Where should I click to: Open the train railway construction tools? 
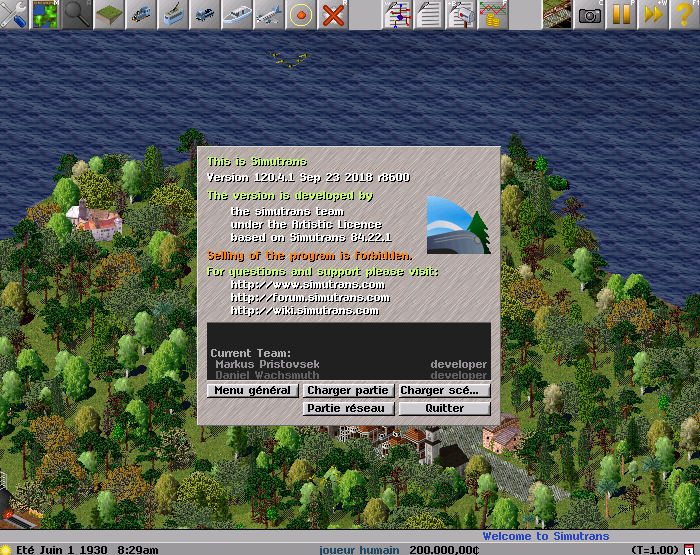tap(141, 14)
